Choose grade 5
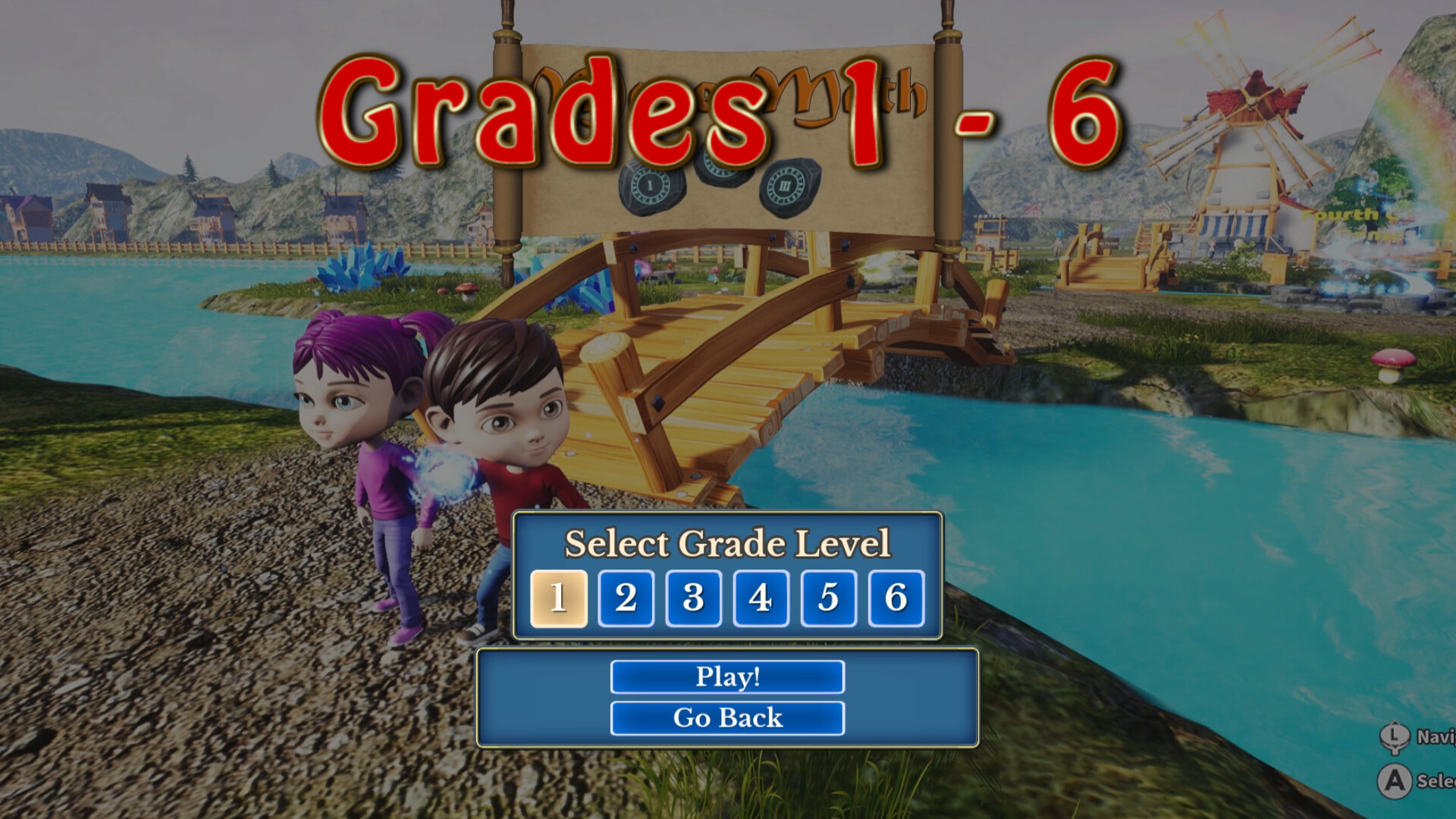This screenshot has height=819, width=1456. [x=827, y=597]
